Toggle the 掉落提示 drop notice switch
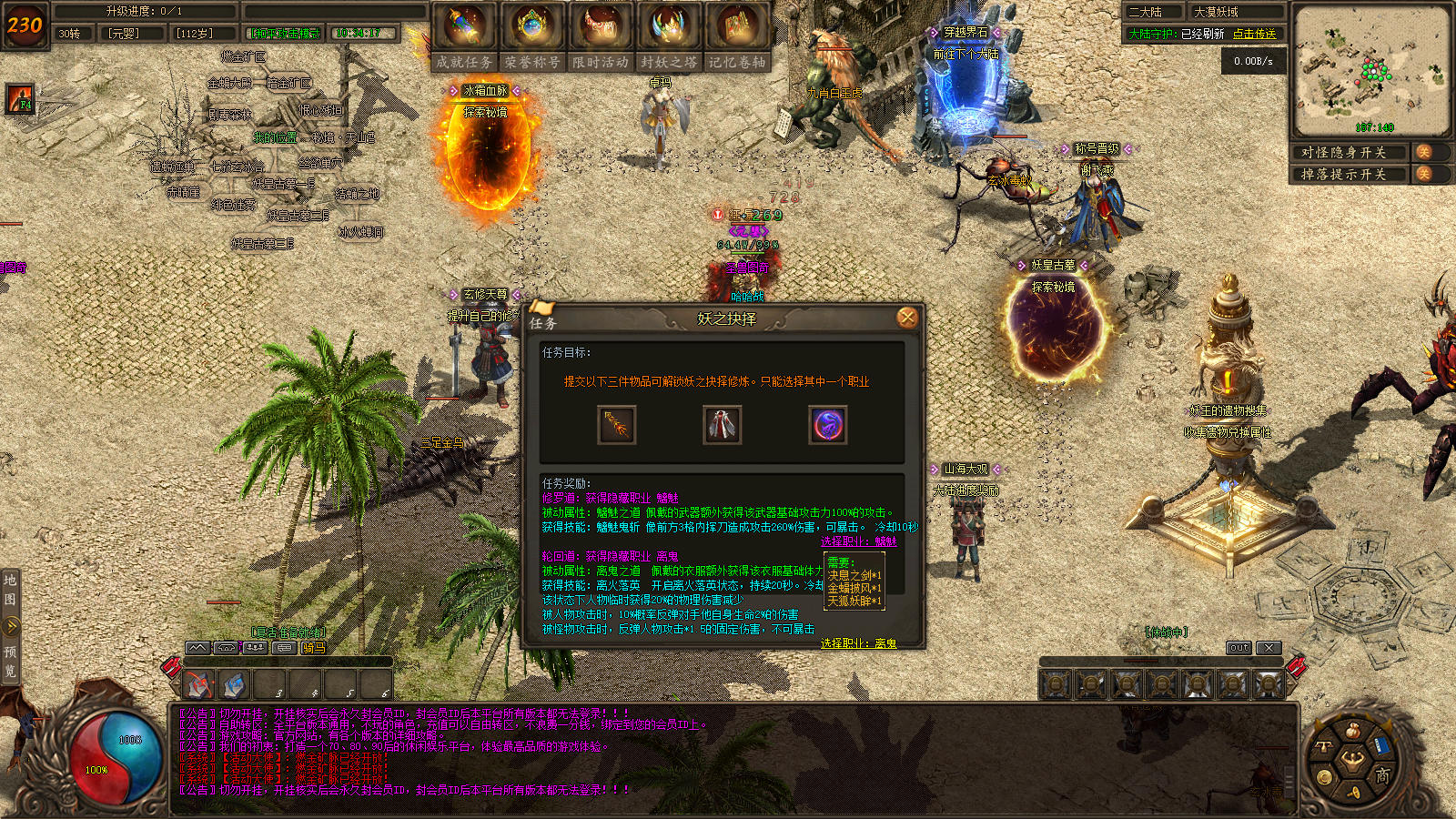The width and height of the screenshot is (1456, 819). click(x=1423, y=174)
